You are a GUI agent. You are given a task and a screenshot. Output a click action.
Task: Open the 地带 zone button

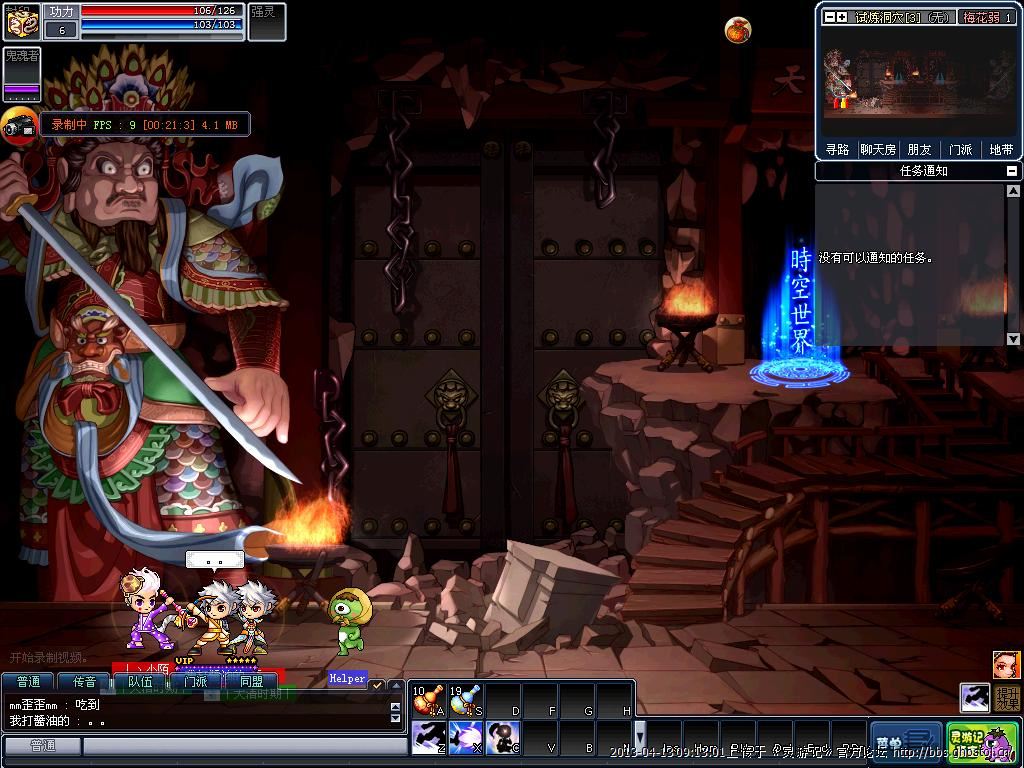coord(1001,150)
